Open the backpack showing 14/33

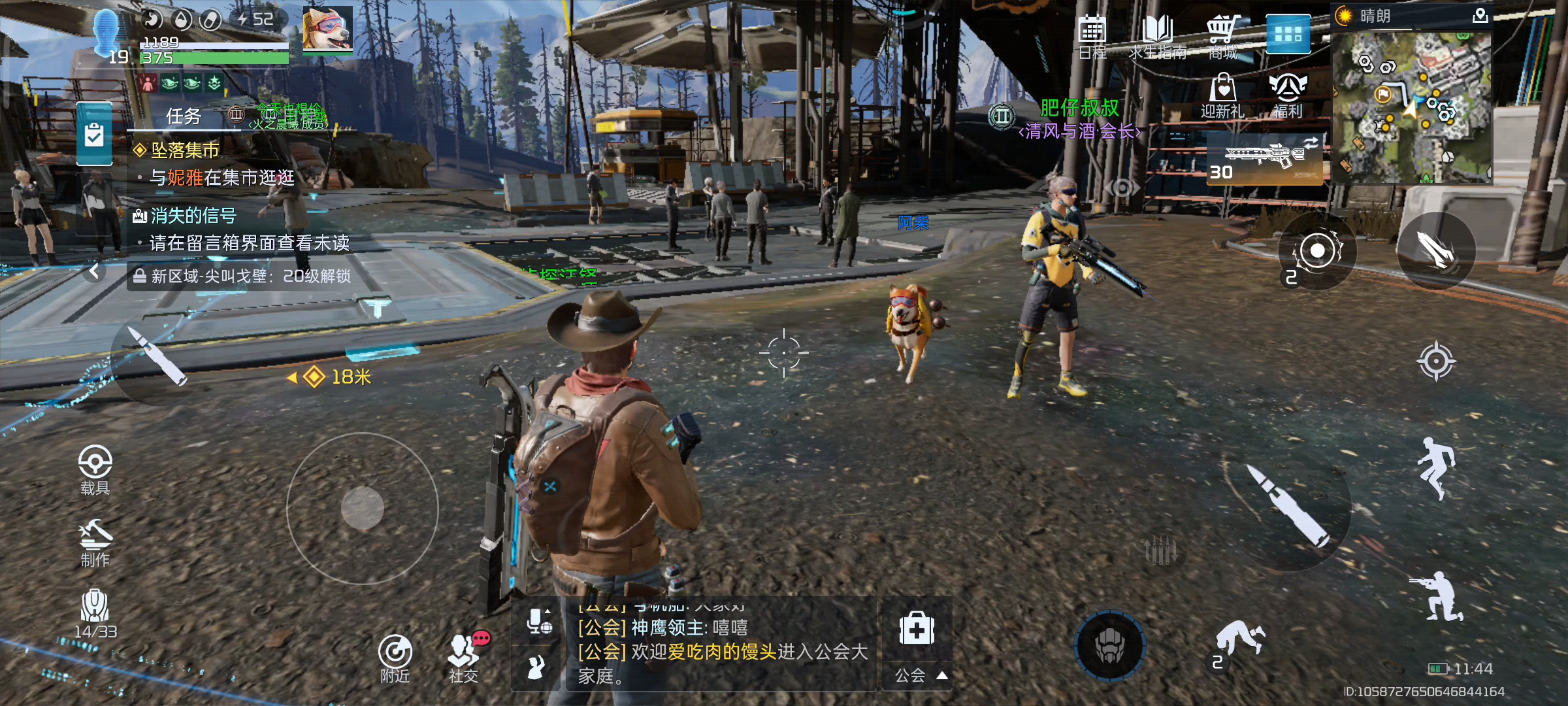pyautogui.click(x=95, y=613)
